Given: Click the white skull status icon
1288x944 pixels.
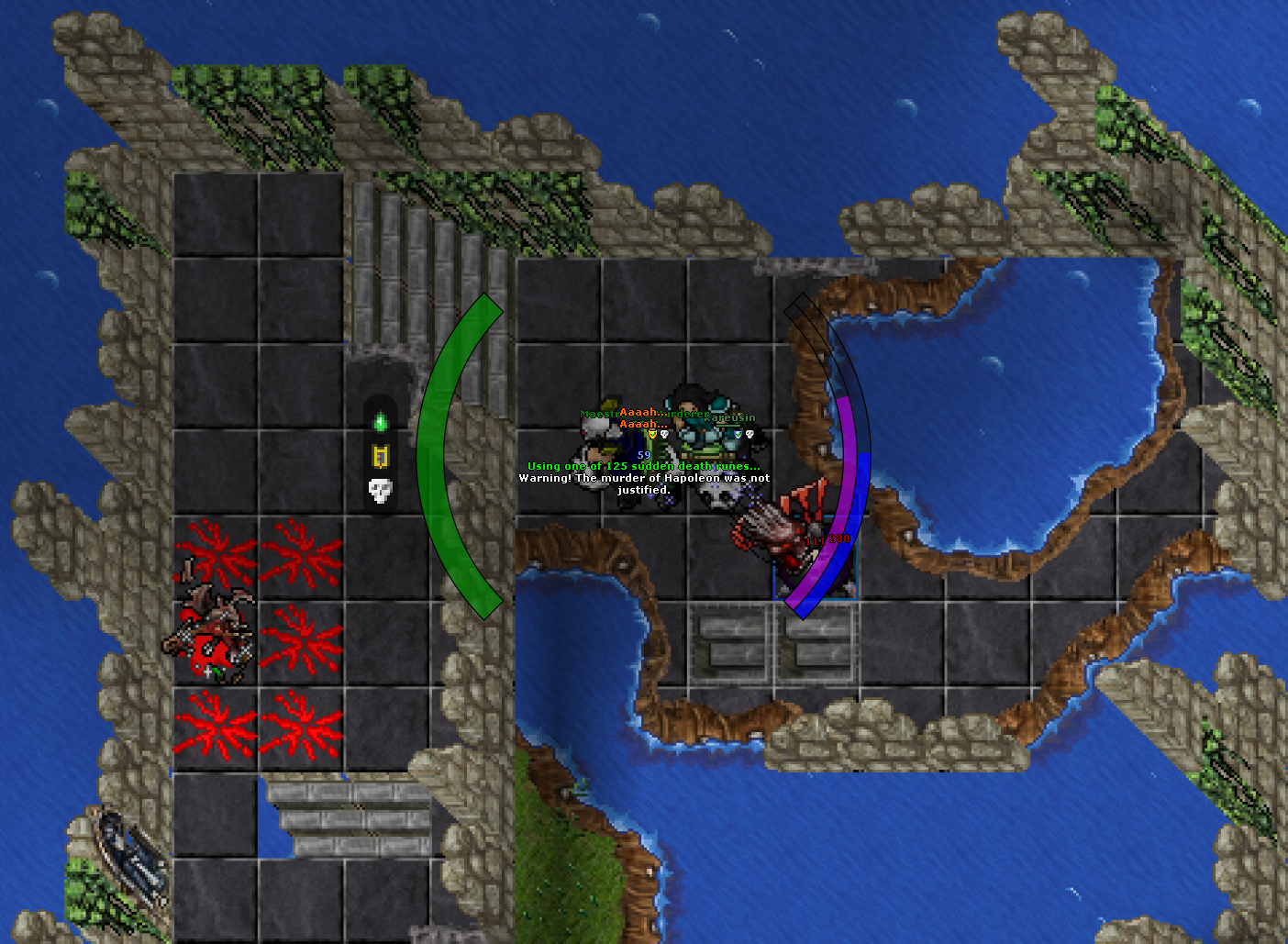Looking at the screenshot, I should [381, 490].
